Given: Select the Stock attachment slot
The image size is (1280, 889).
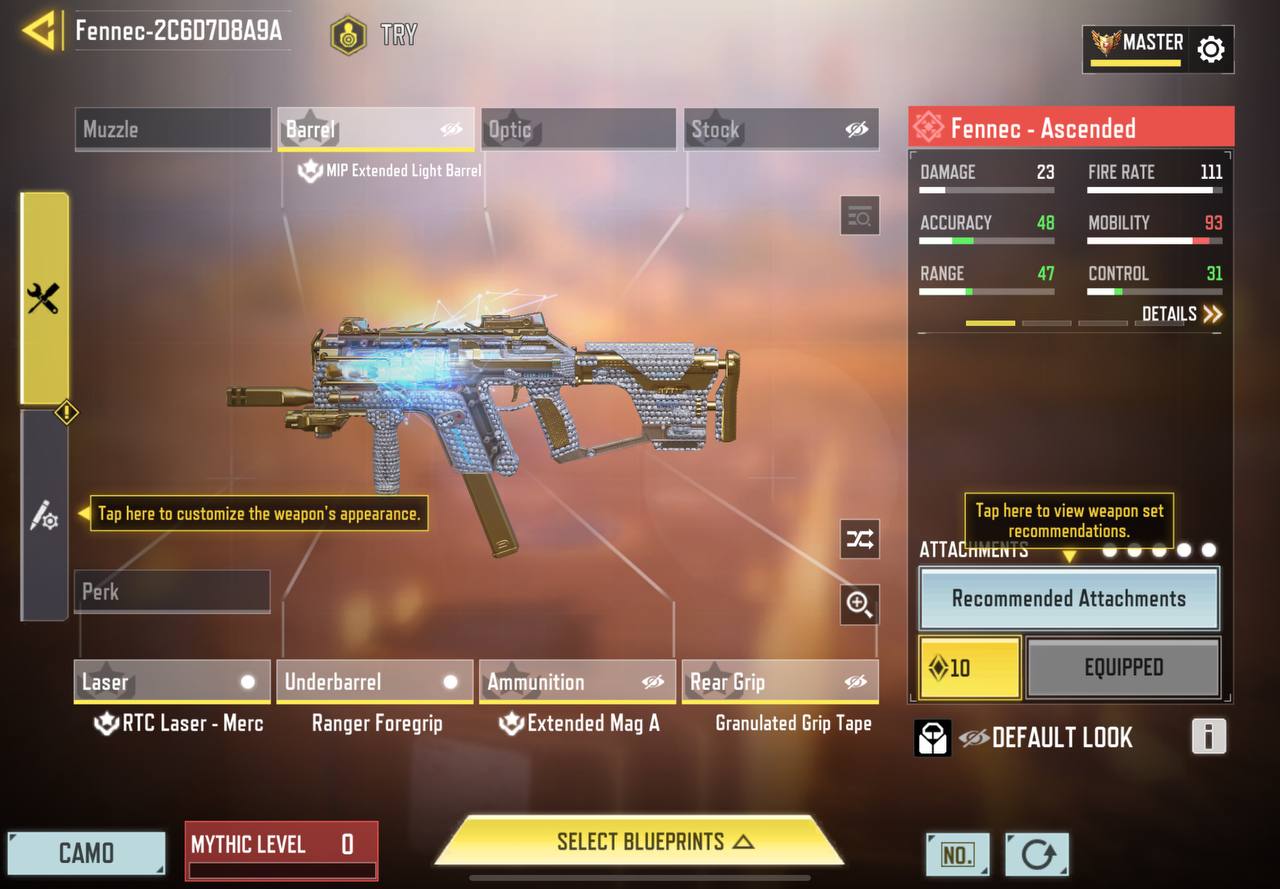Looking at the screenshot, I should 781,129.
